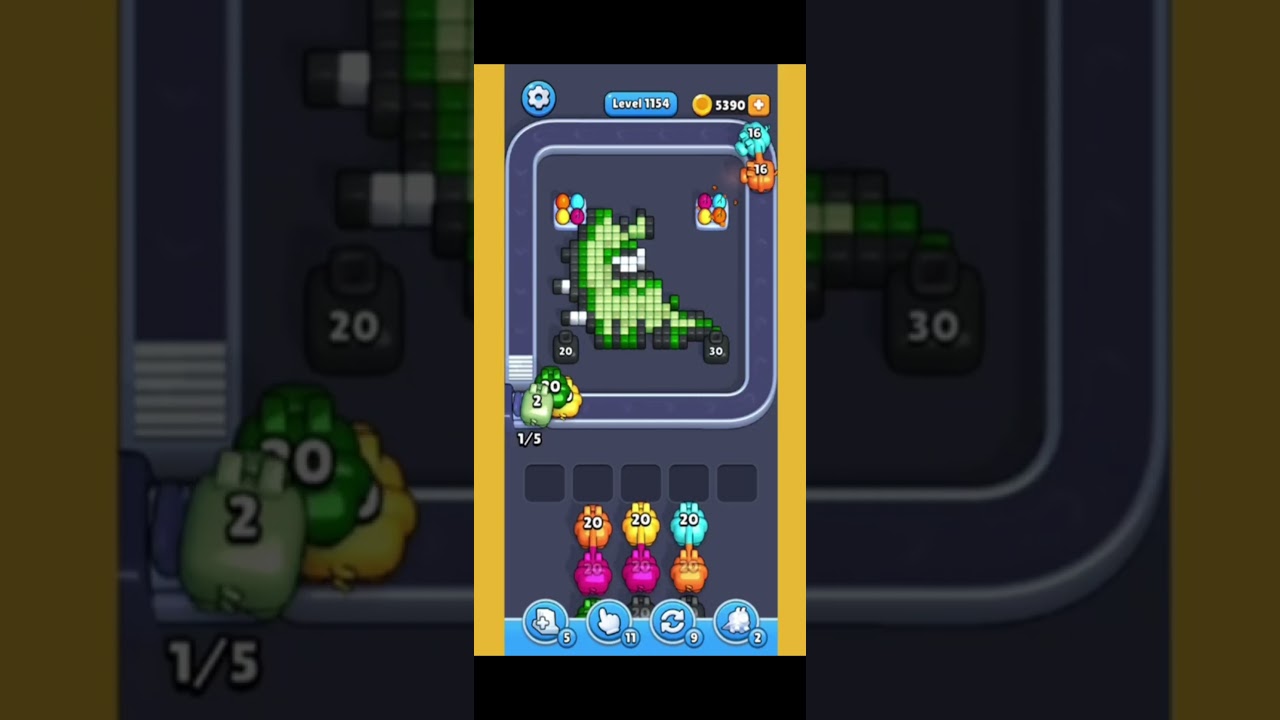The width and height of the screenshot is (1280, 720).
Task: Tap the weight block labeled 20
Action: tap(564, 350)
